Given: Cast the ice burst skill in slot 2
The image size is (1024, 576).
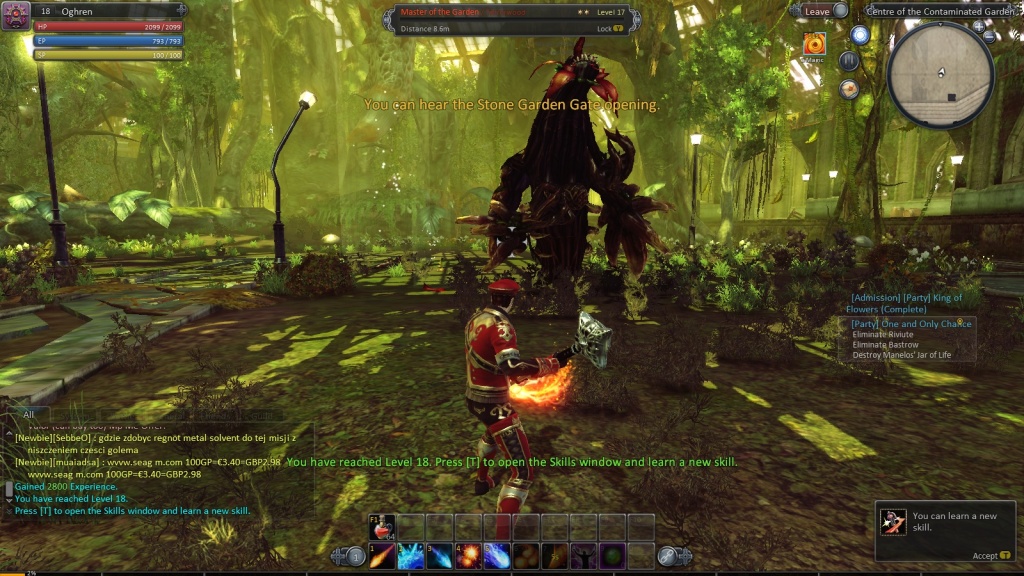Looking at the screenshot, I should [x=411, y=556].
